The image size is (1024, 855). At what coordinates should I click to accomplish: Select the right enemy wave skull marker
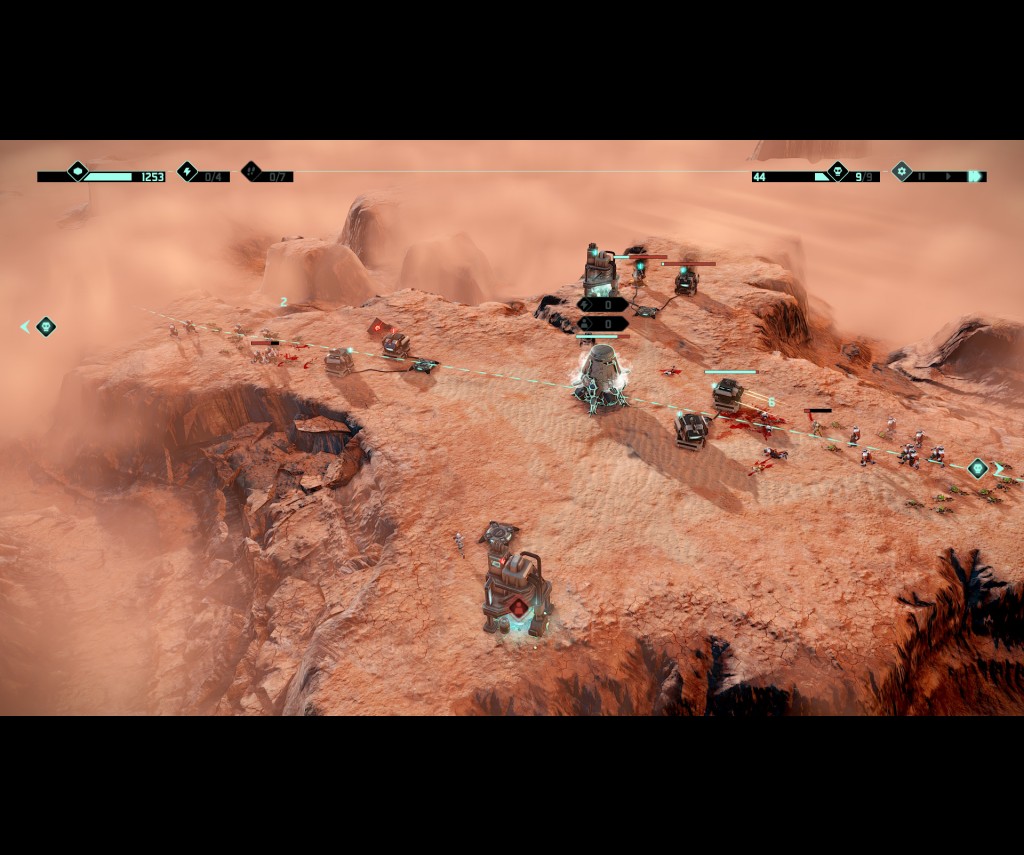pos(977,467)
